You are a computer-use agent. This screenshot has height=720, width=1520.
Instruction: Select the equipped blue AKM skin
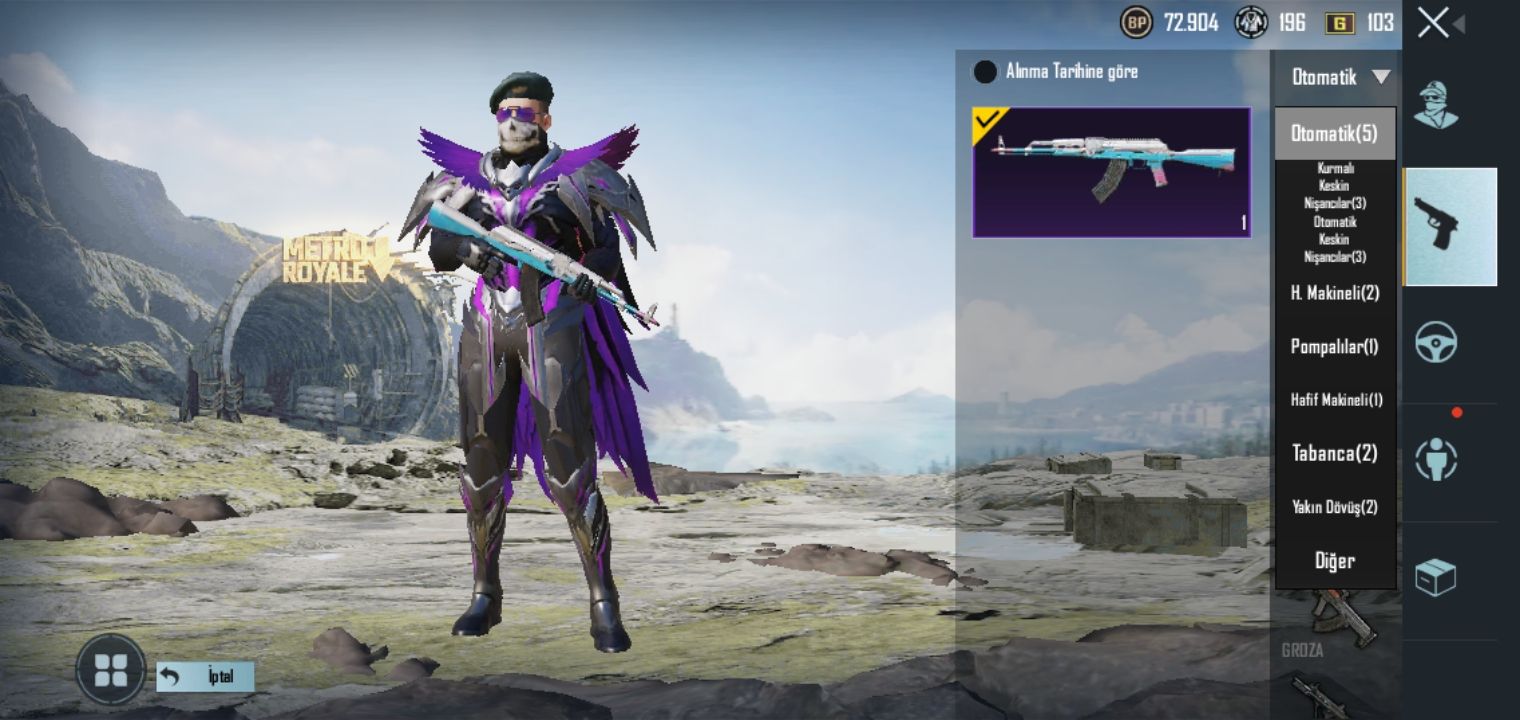pyautogui.click(x=1111, y=172)
